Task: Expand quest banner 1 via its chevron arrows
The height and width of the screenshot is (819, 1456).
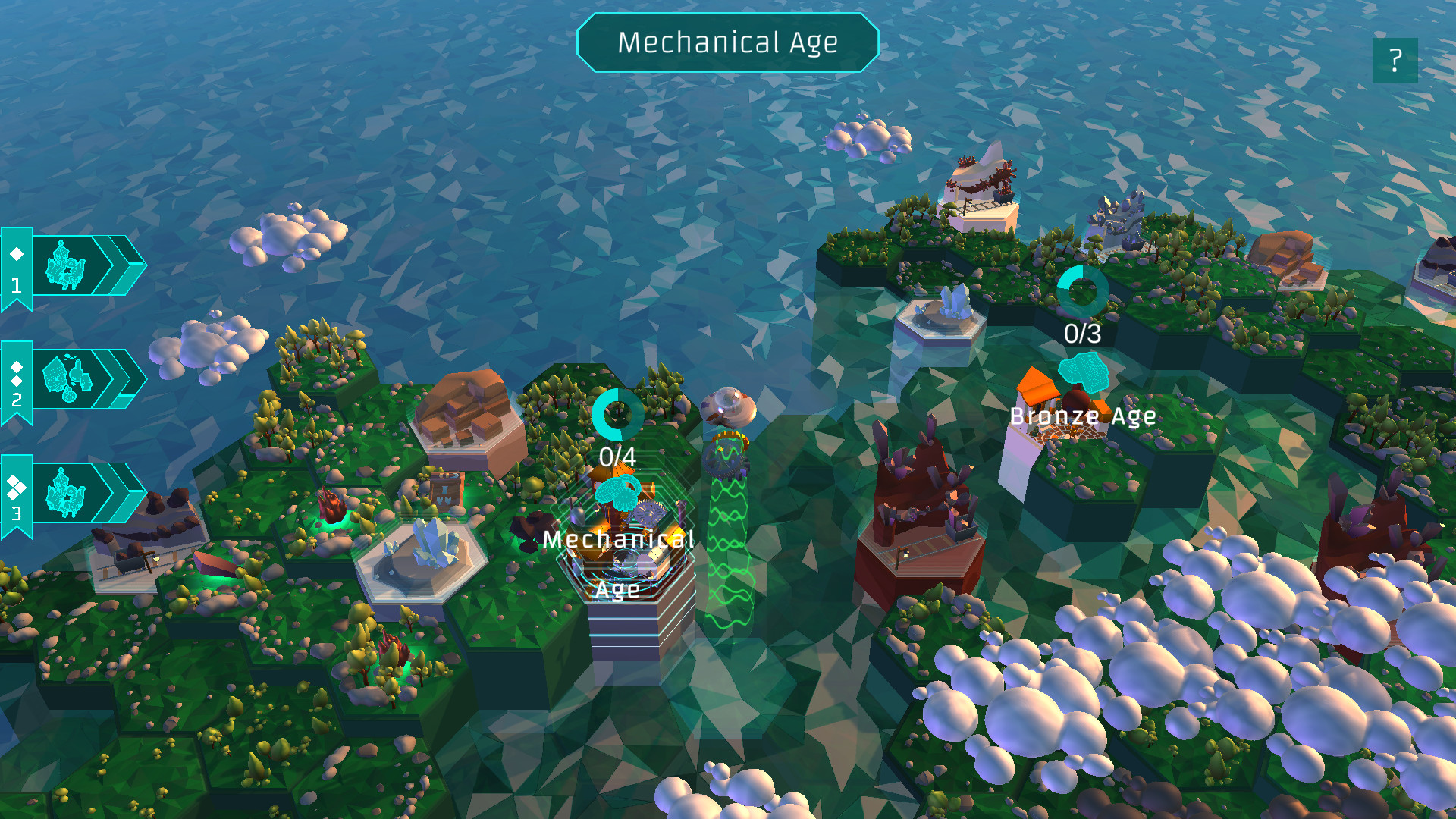Action: click(120, 265)
